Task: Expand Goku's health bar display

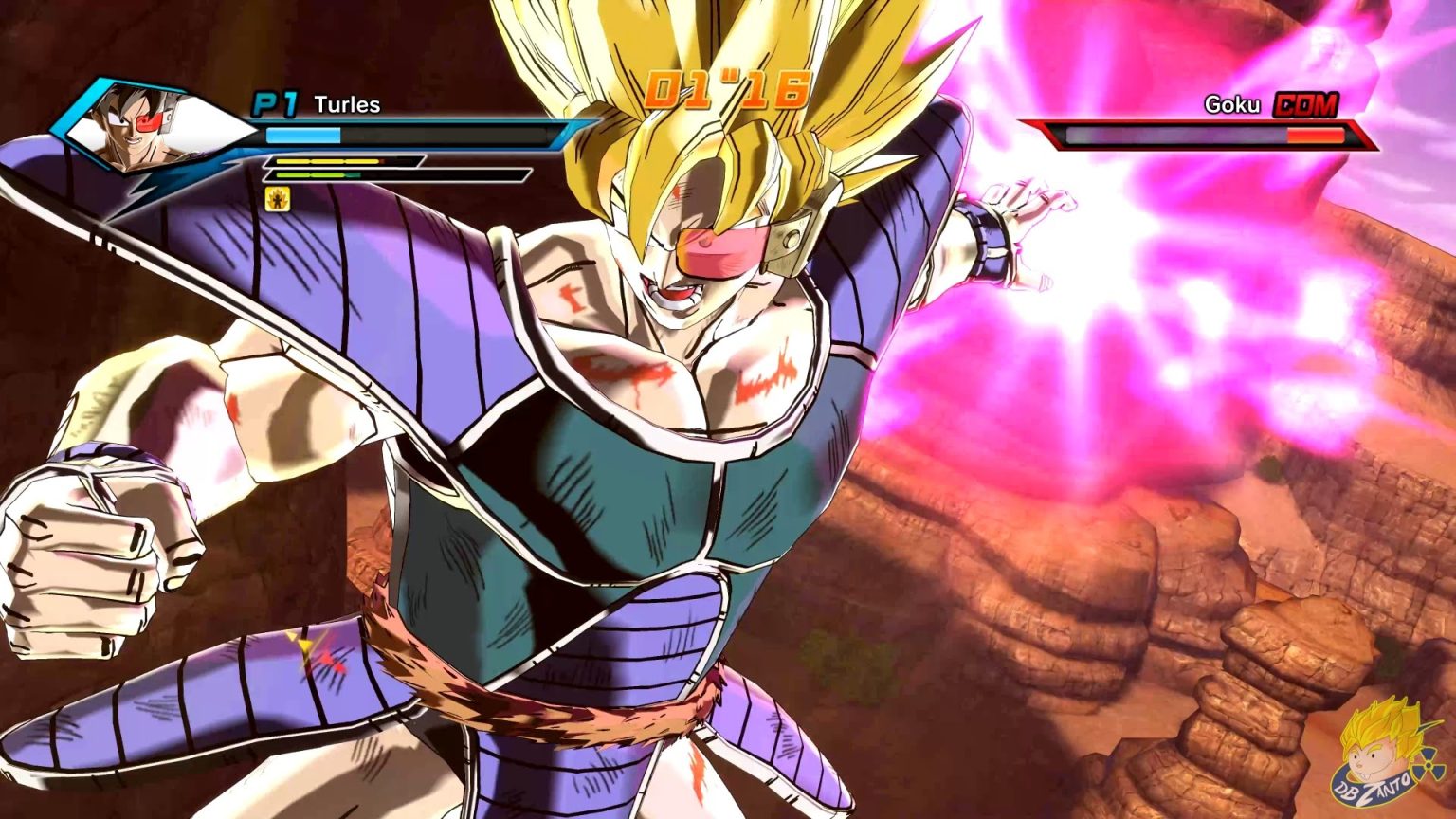Action: 1185,135
